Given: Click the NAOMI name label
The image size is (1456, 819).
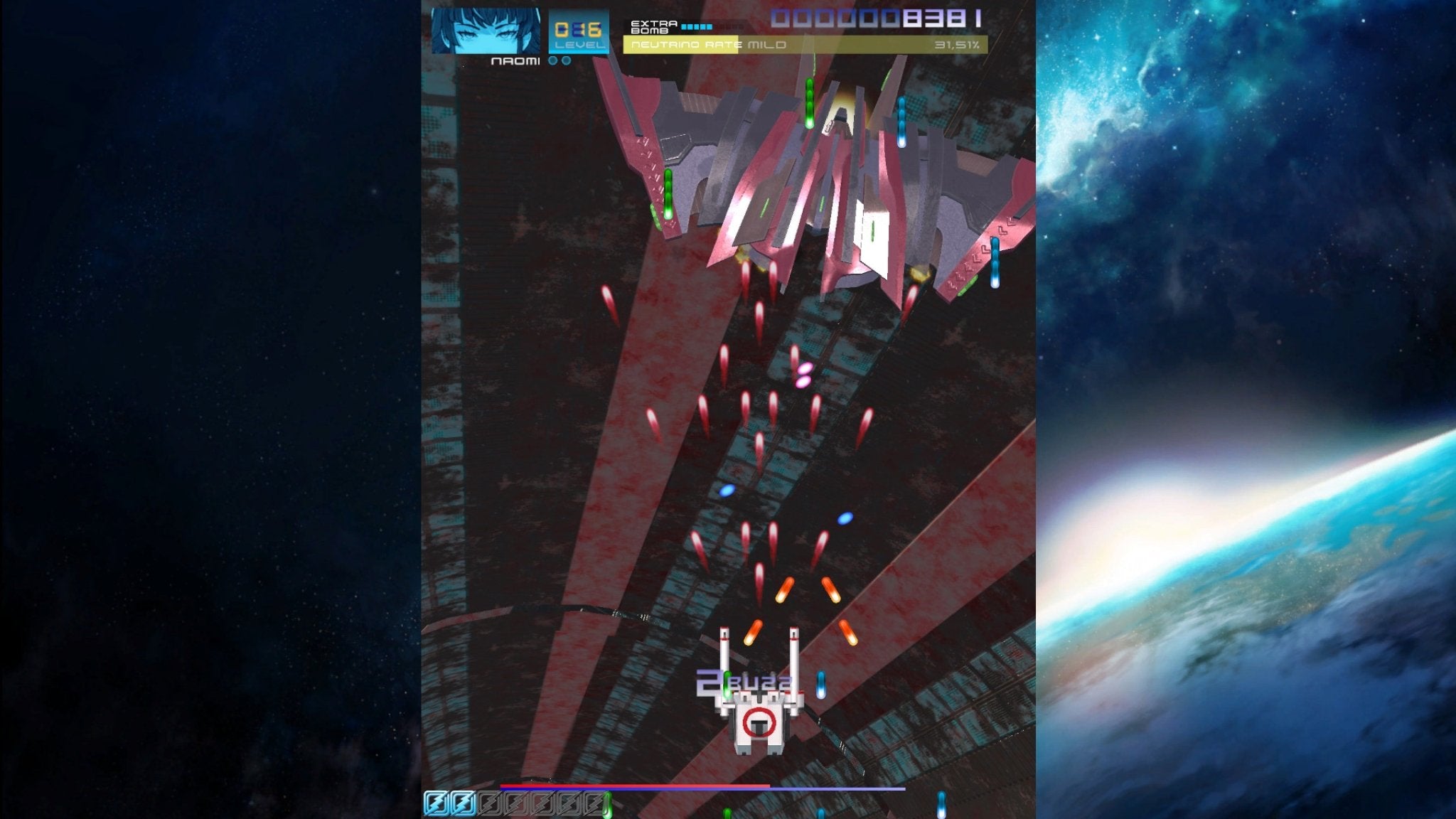Looking at the screenshot, I should pyautogui.click(x=516, y=61).
